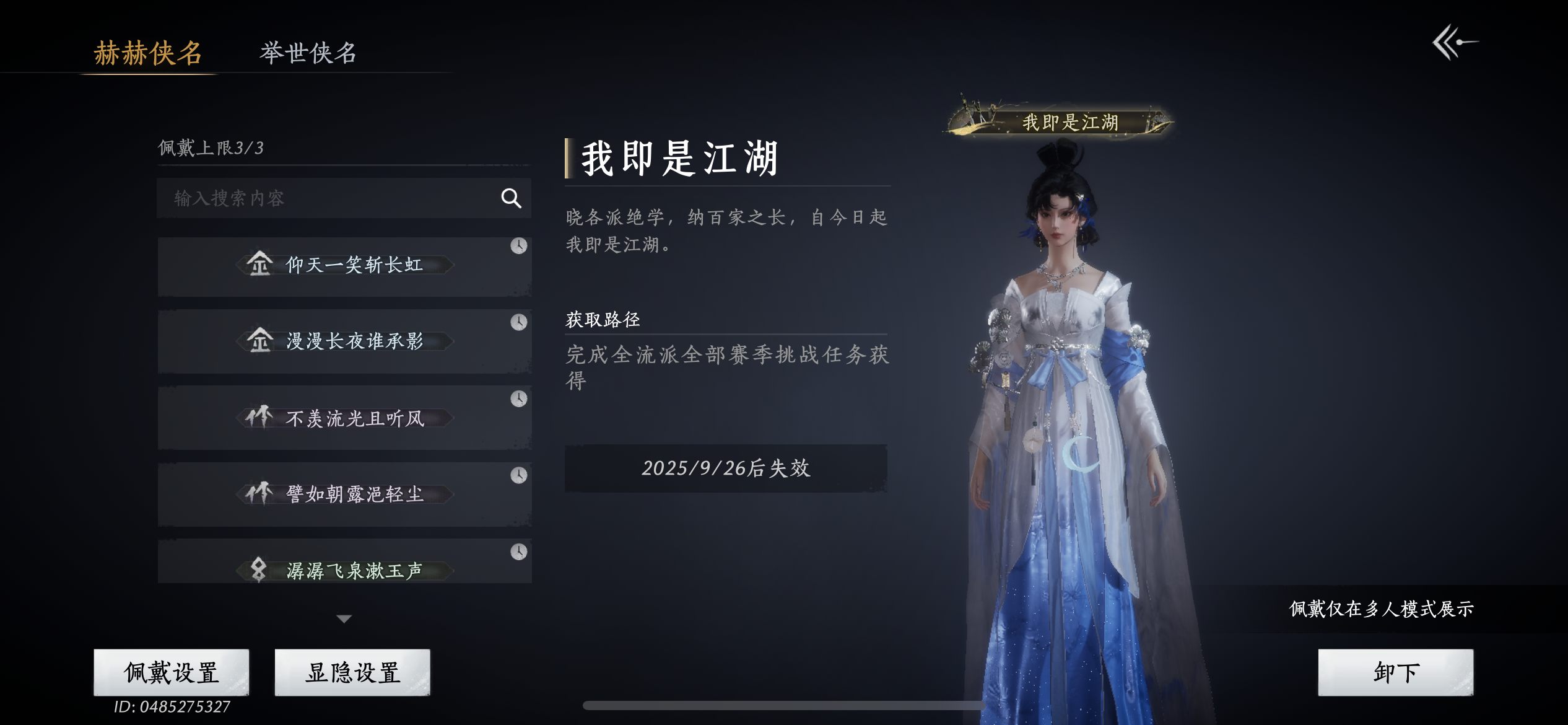
Task: Unequip the title with 卸下
Action: [1395, 672]
